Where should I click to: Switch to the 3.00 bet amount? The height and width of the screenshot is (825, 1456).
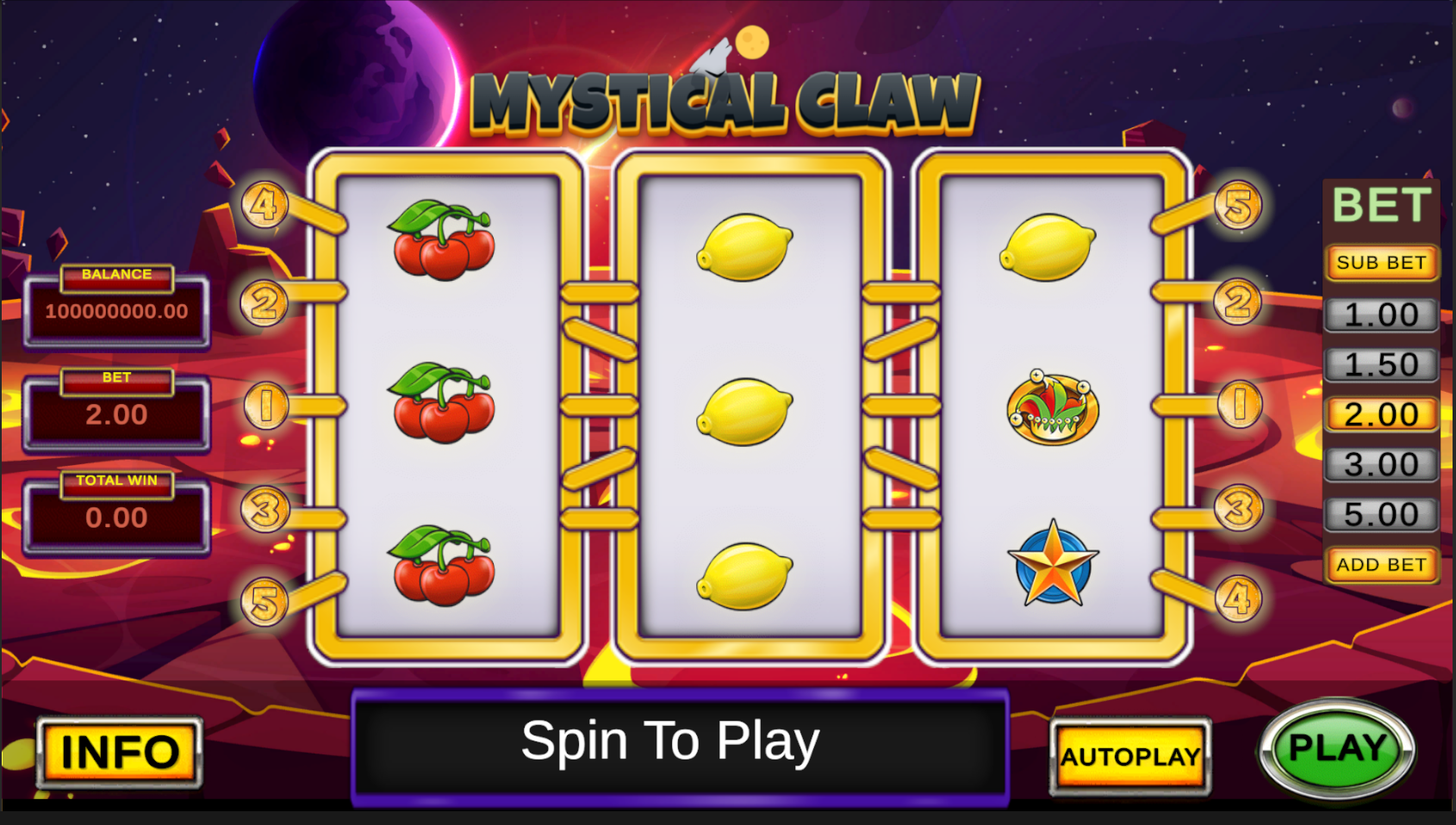pyautogui.click(x=1380, y=464)
